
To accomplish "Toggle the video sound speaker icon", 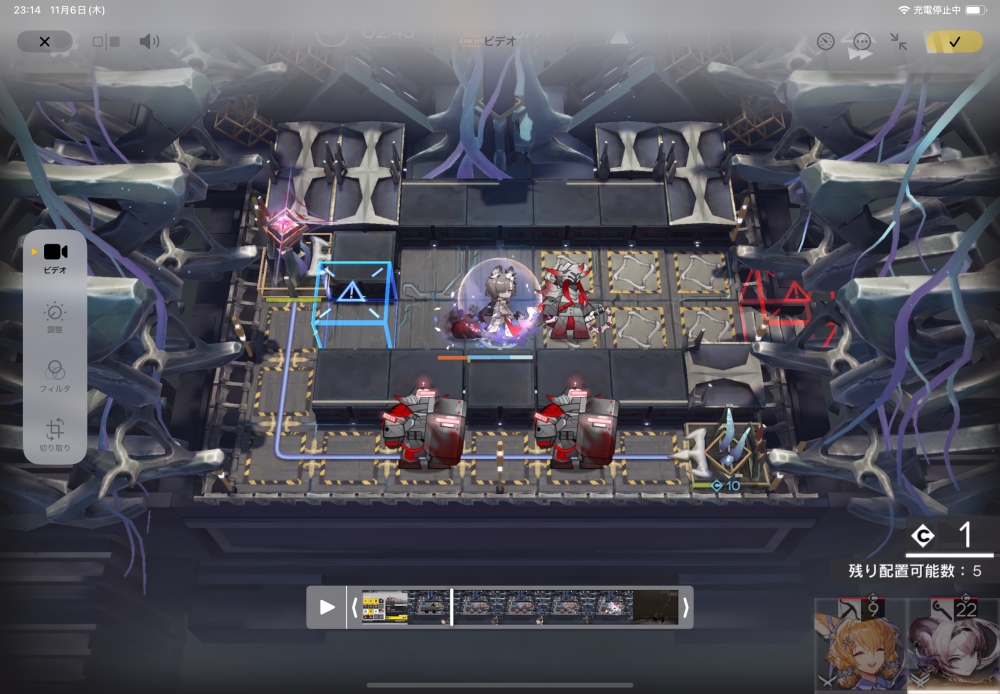I will coord(149,42).
